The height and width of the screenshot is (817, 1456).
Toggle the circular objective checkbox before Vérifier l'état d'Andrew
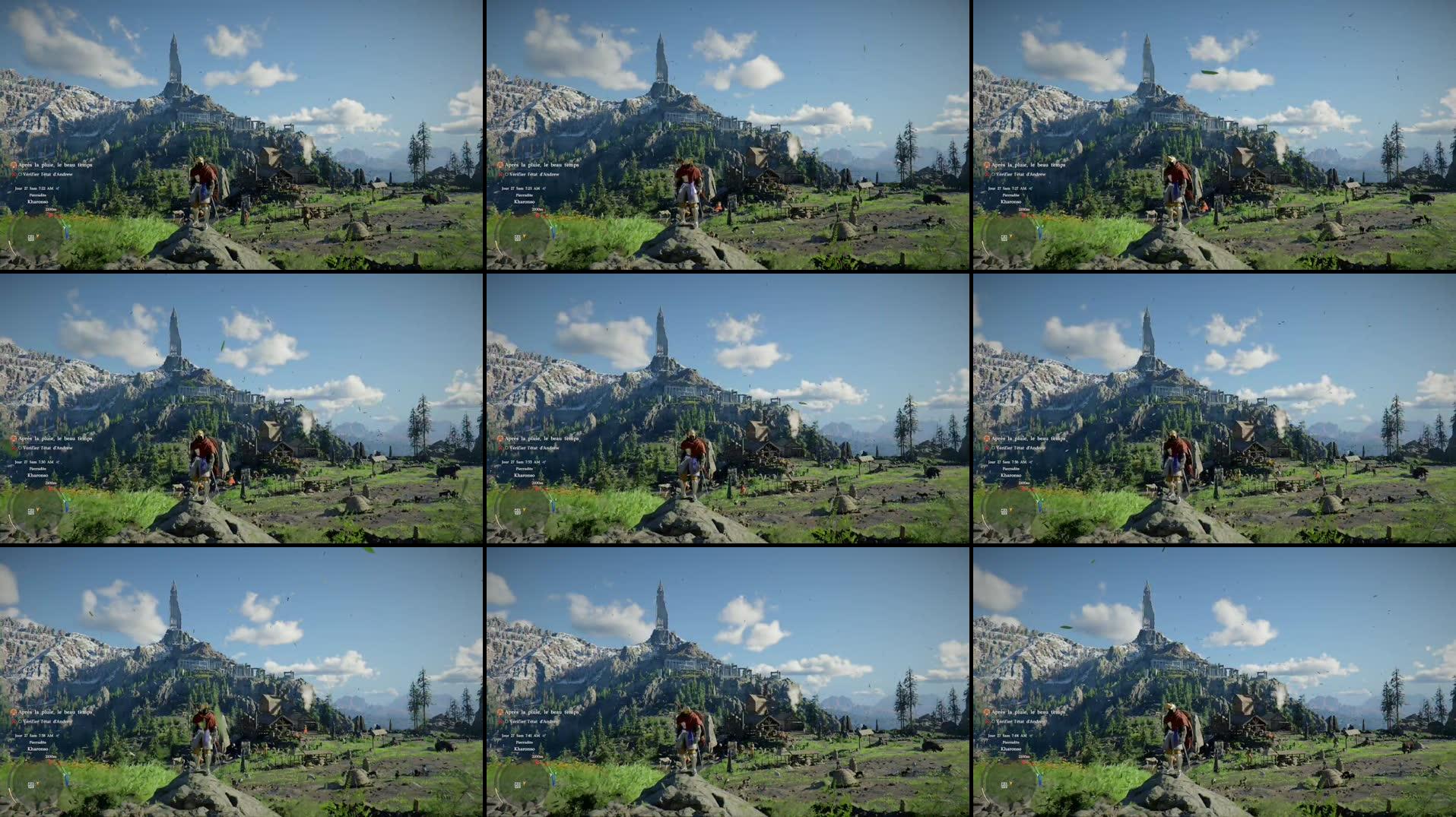click(21, 174)
